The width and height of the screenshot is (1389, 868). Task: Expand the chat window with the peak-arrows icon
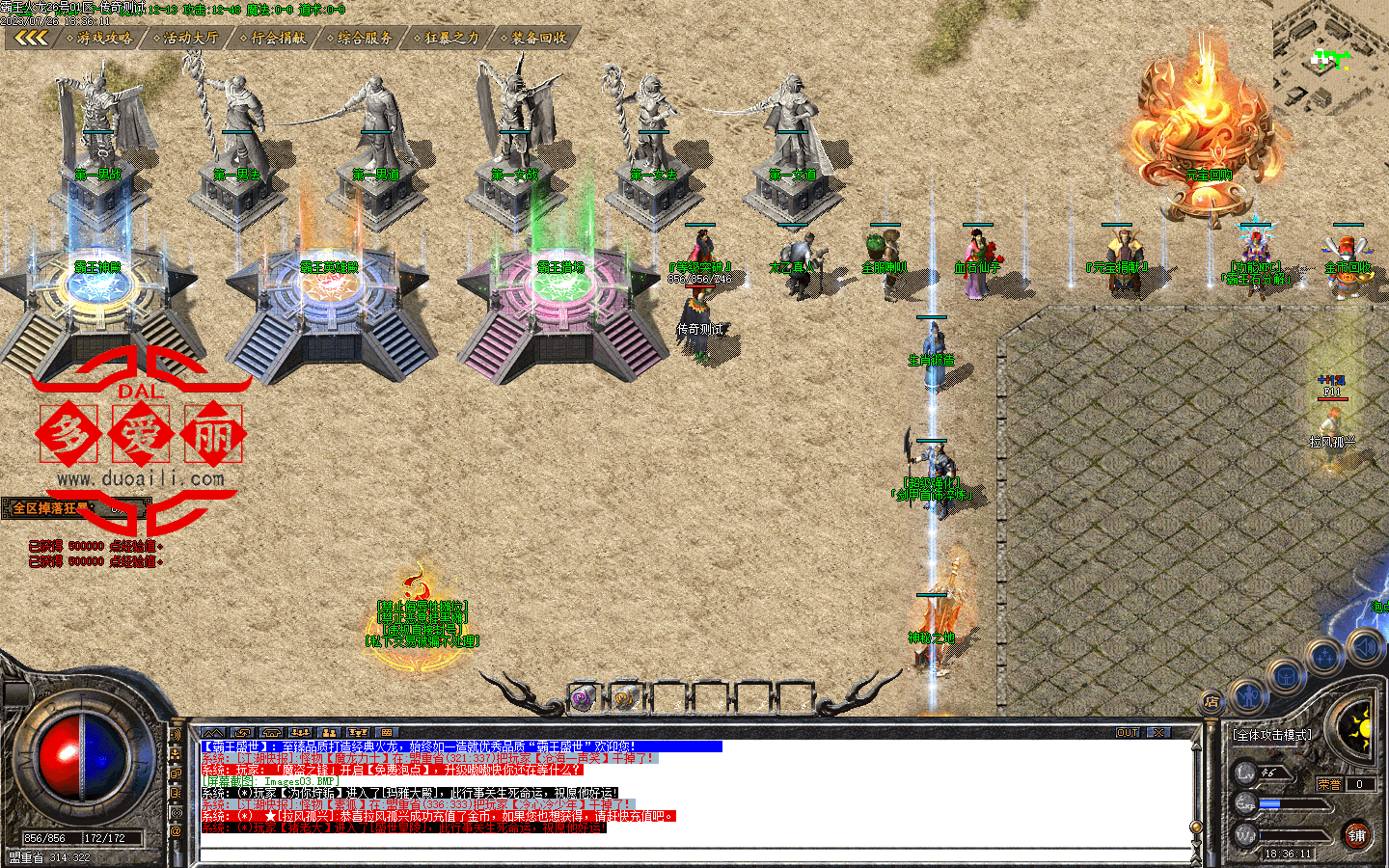click(x=213, y=734)
